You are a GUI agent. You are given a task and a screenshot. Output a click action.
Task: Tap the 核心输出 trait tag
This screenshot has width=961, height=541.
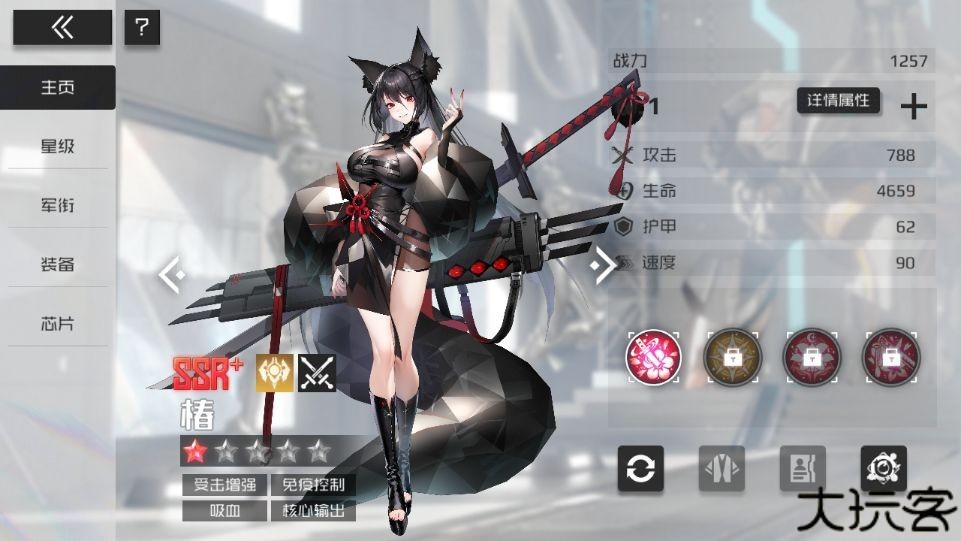pyautogui.click(x=313, y=511)
